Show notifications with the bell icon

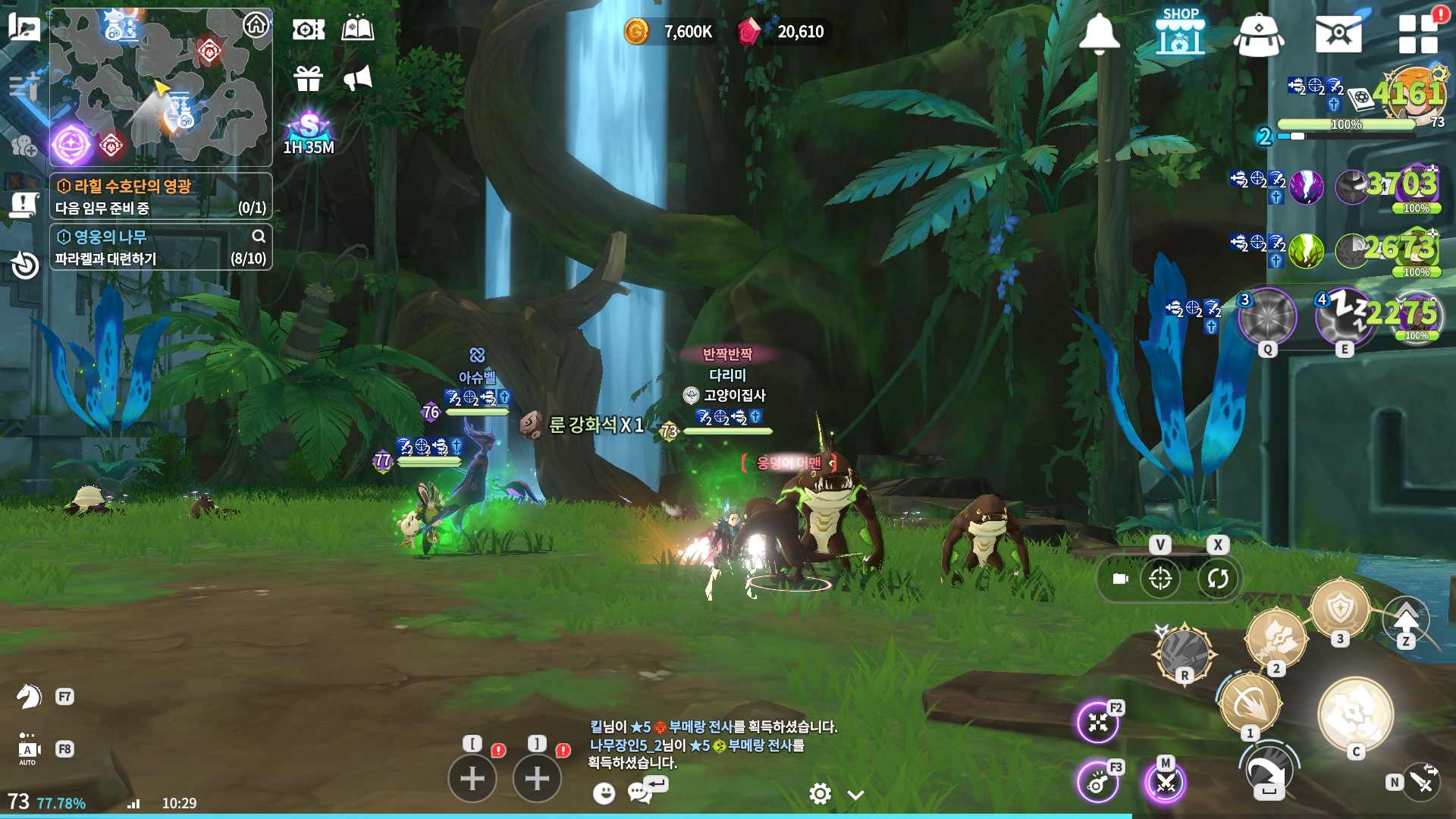coord(1099,34)
